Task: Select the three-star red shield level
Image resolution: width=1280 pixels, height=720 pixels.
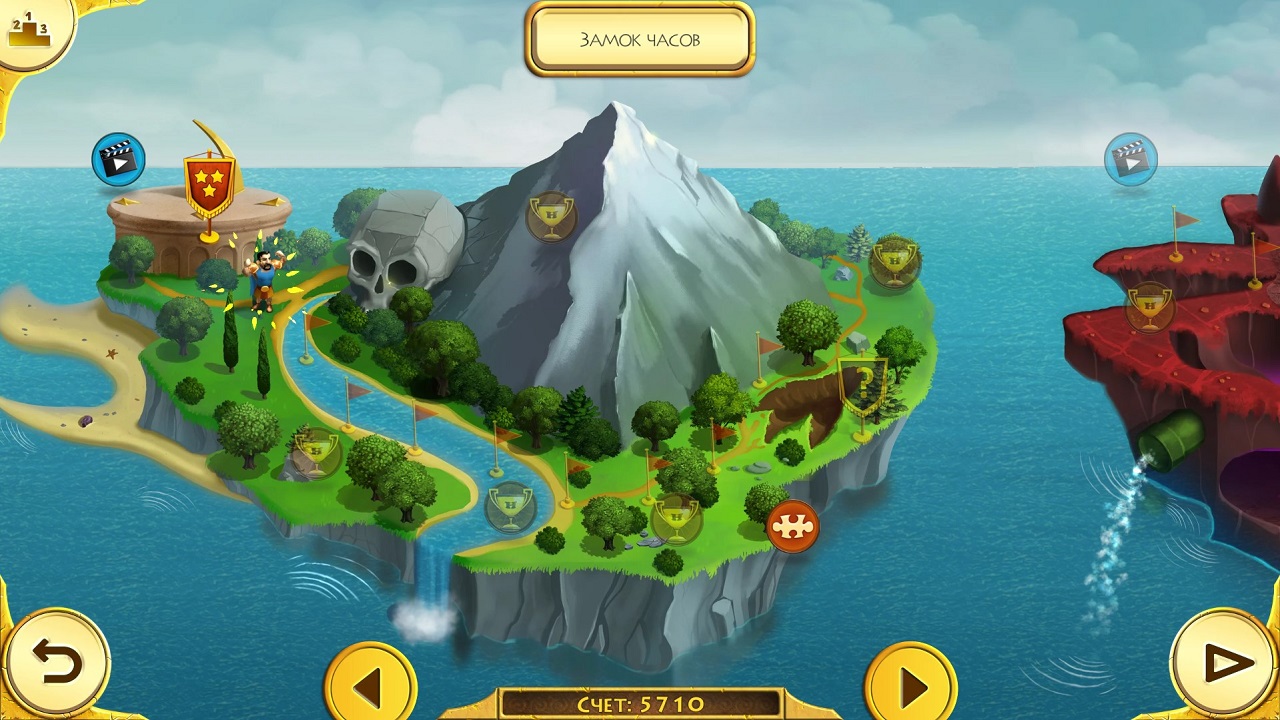Action: pyautogui.click(x=209, y=185)
